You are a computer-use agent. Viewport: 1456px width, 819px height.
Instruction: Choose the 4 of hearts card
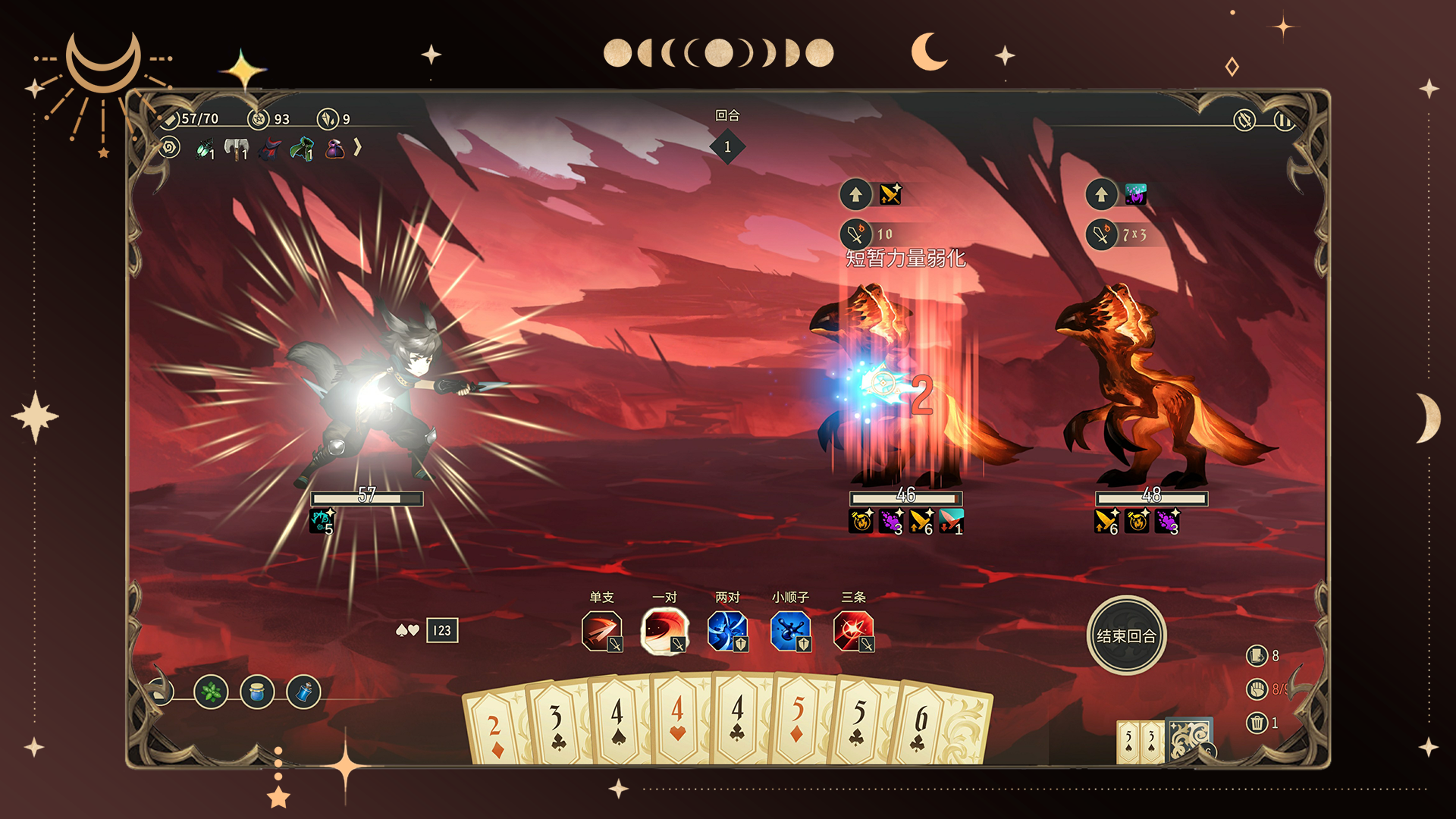pos(678,720)
